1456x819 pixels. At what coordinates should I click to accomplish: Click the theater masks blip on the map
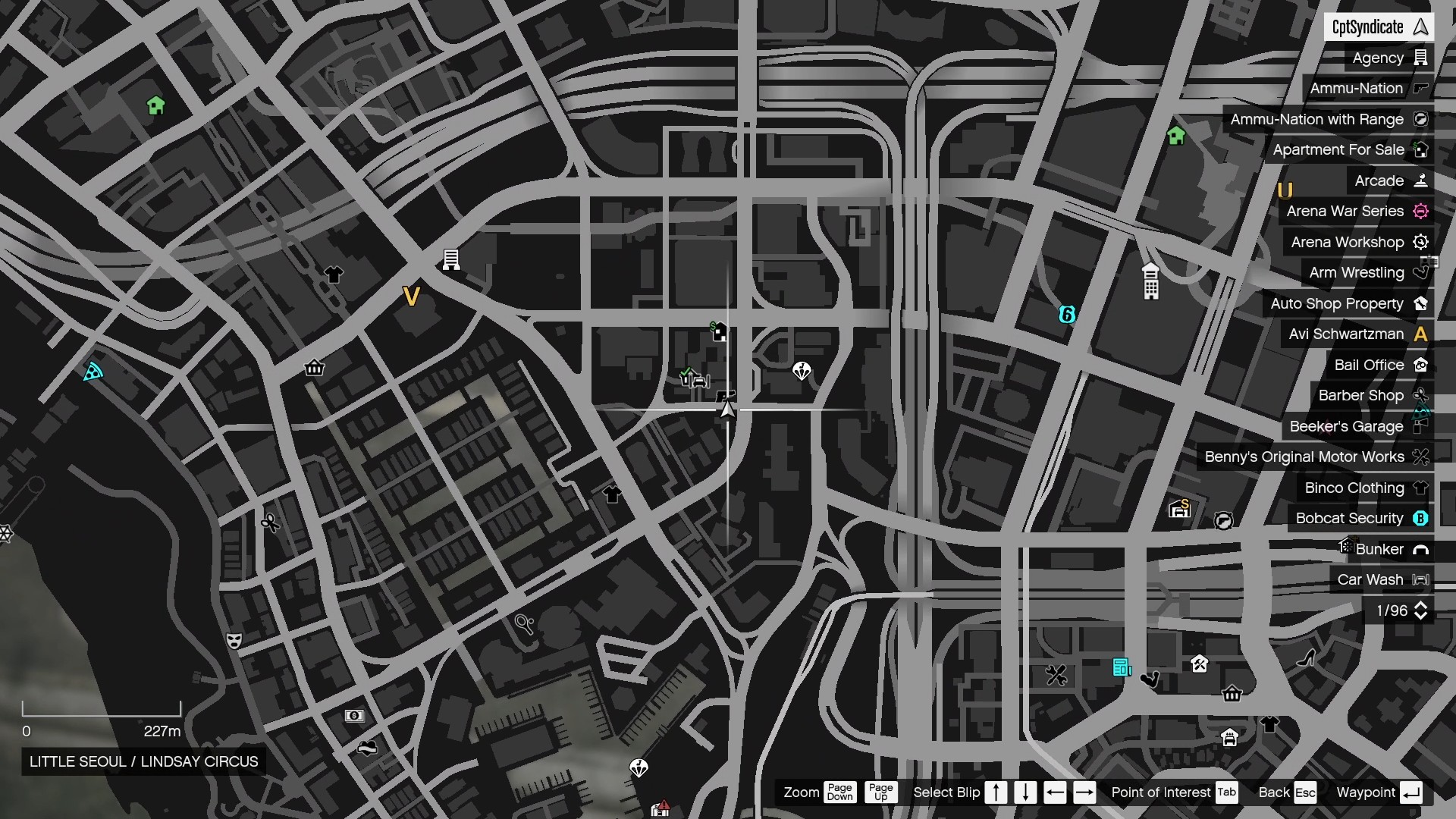click(235, 641)
